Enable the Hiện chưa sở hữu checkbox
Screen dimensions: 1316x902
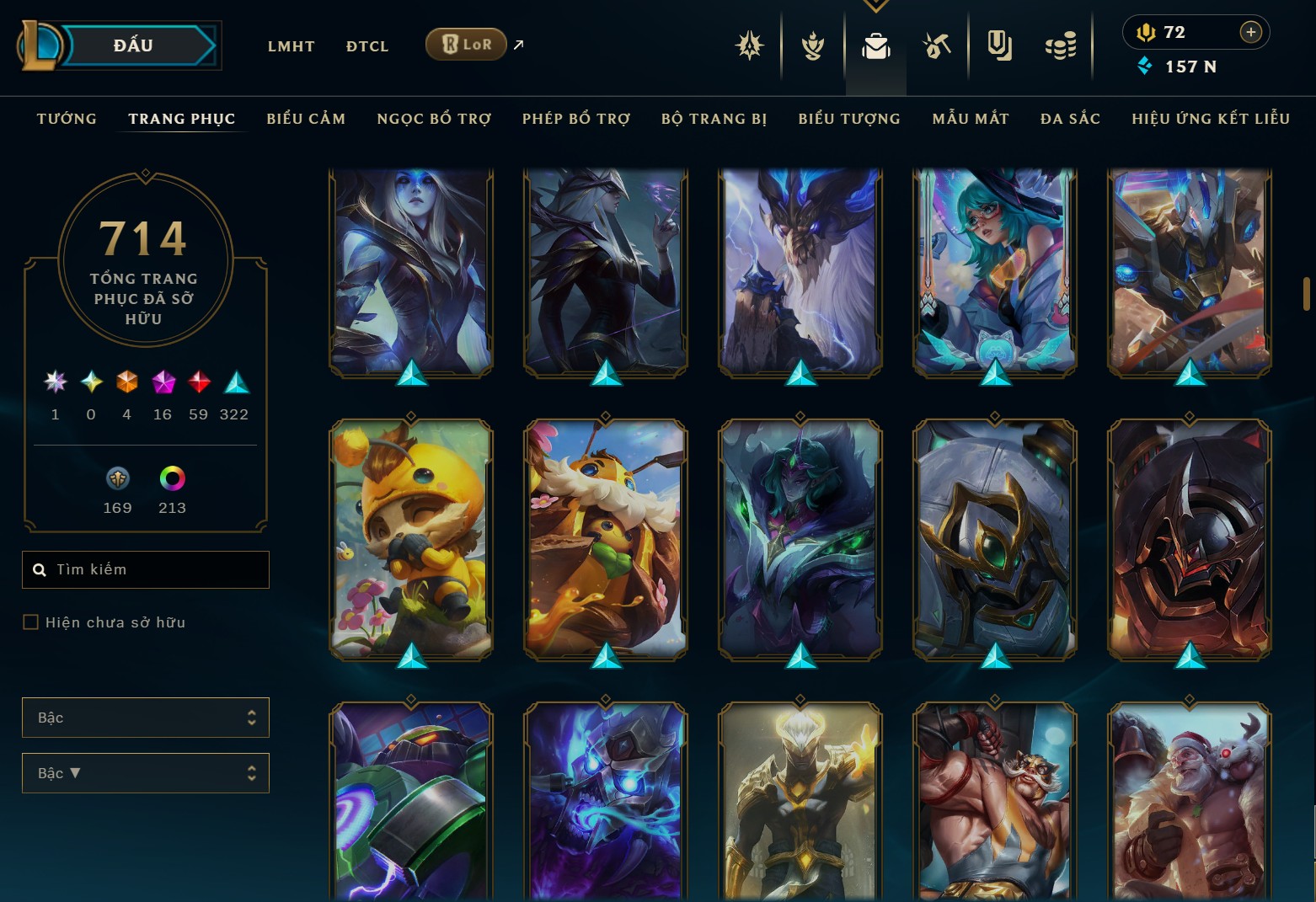click(x=30, y=622)
